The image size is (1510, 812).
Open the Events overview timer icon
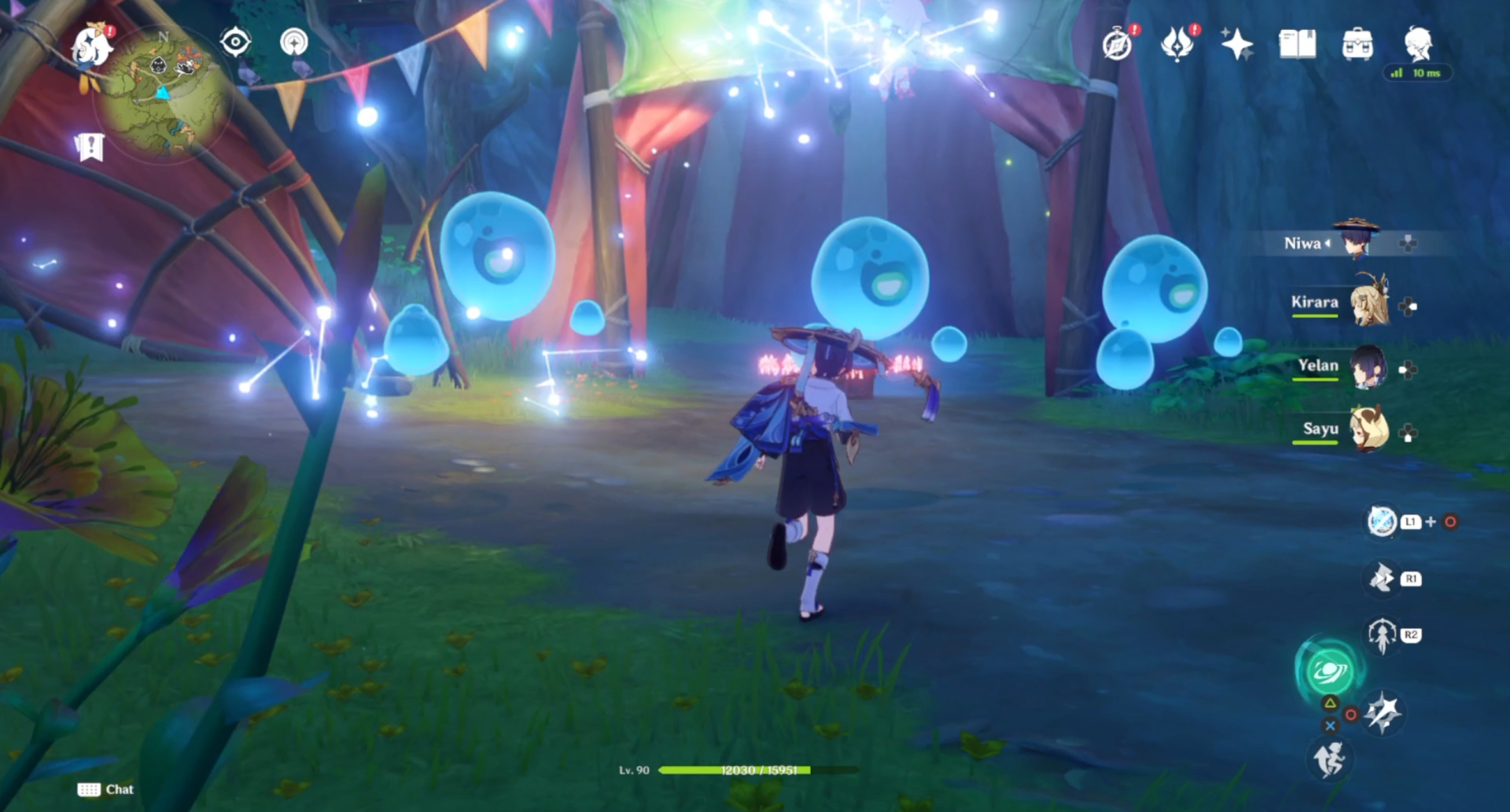[1118, 45]
